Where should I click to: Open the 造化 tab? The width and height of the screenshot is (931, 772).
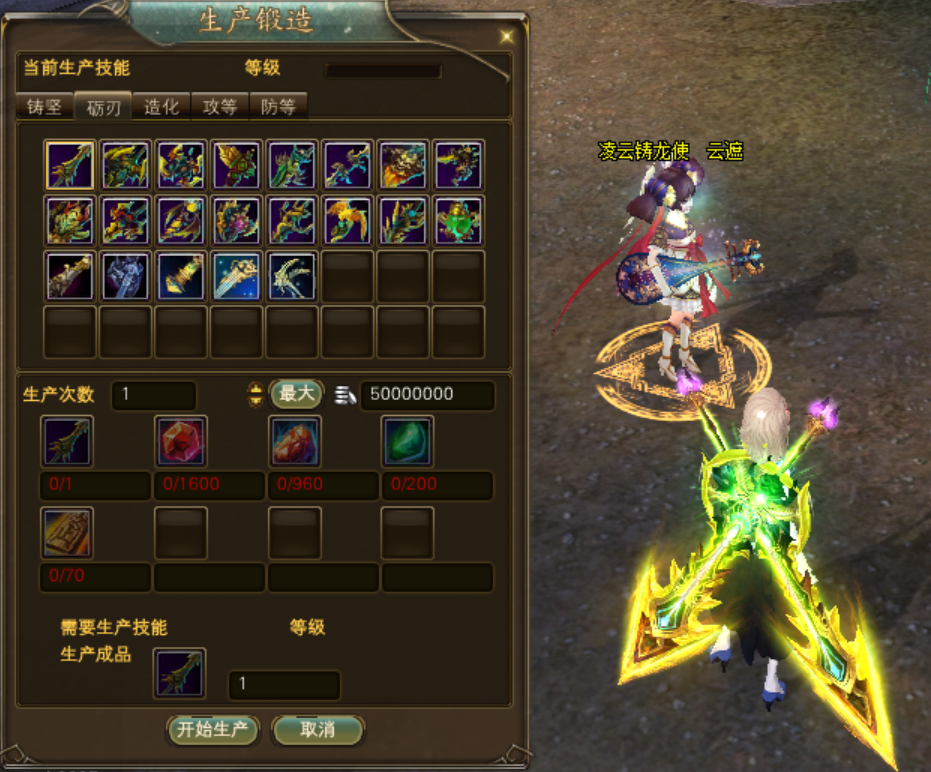pyautogui.click(x=161, y=107)
